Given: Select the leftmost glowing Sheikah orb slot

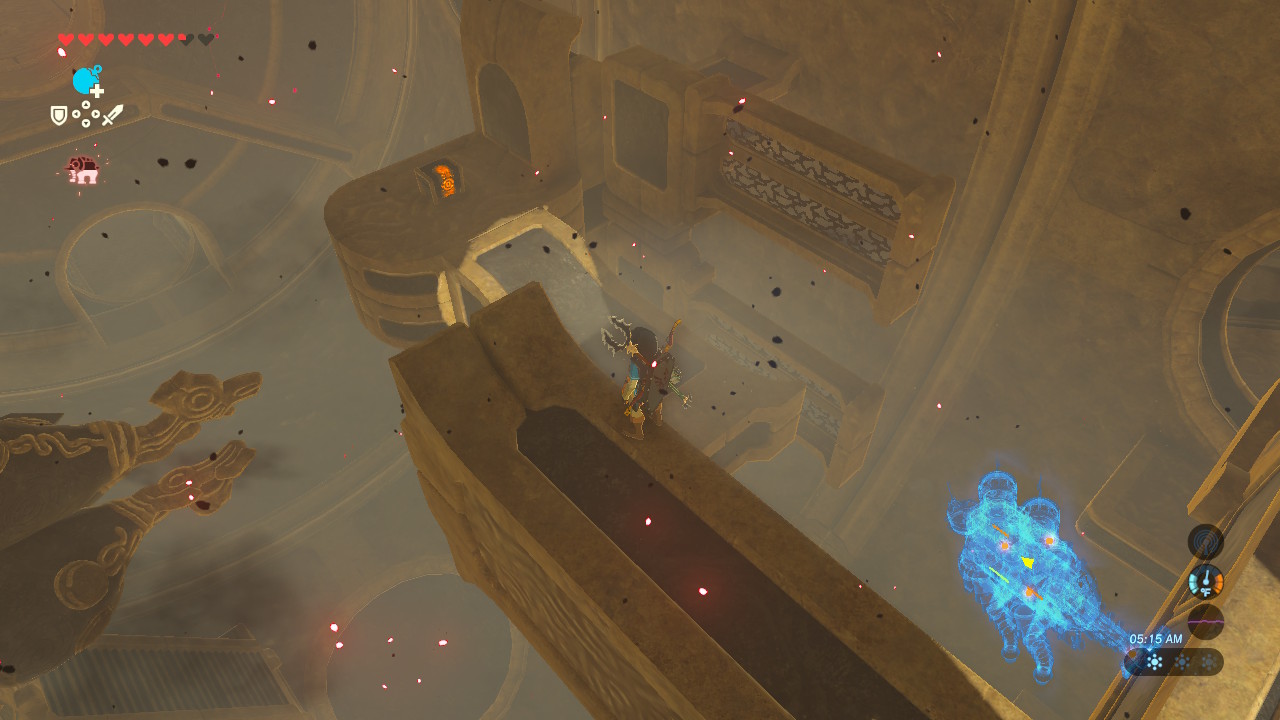Looking at the screenshot, I should (x=1155, y=661).
